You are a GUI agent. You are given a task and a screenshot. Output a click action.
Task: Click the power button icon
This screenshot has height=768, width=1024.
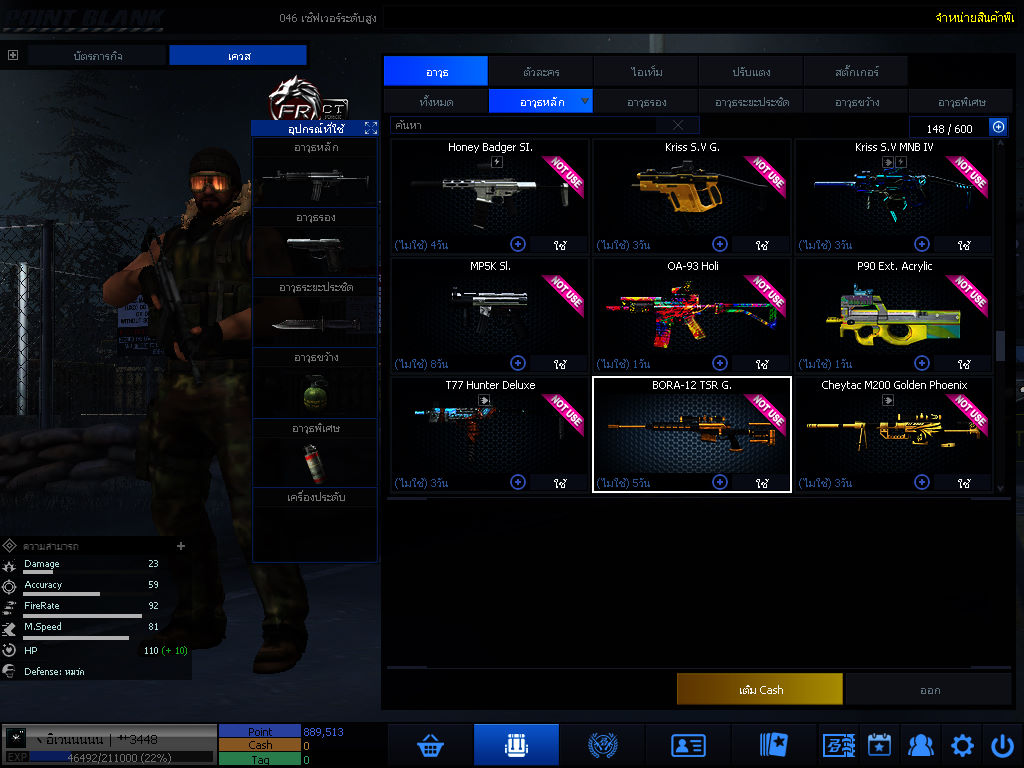(1002, 745)
